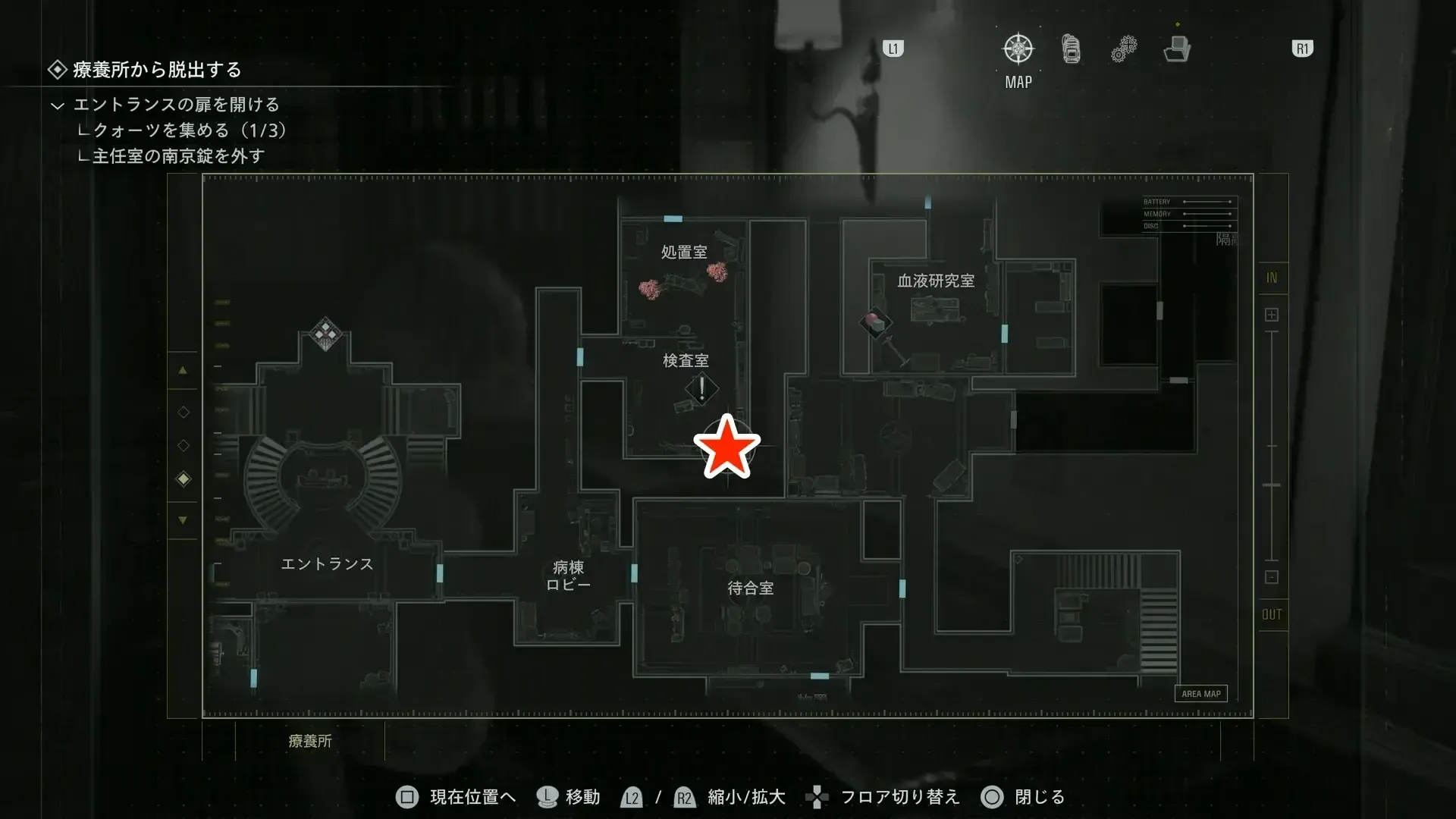Image resolution: width=1456 pixels, height=819 pixels.
Task: Open the backpack inventory icon
Action: pos(1070,47)
